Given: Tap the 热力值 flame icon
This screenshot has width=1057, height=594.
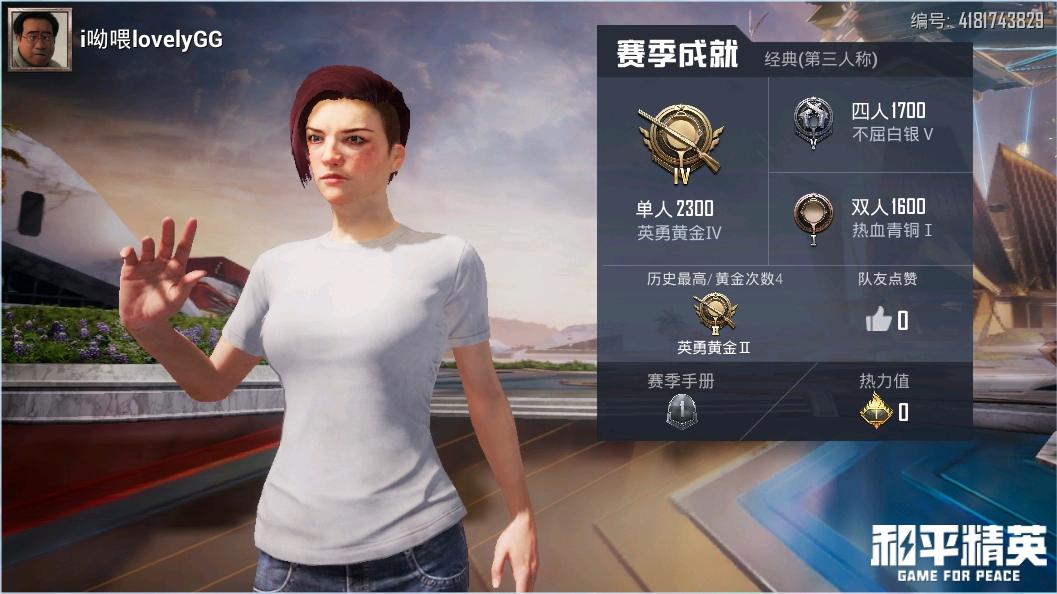Looking at the screenshot, I should [x=877, y=411].
